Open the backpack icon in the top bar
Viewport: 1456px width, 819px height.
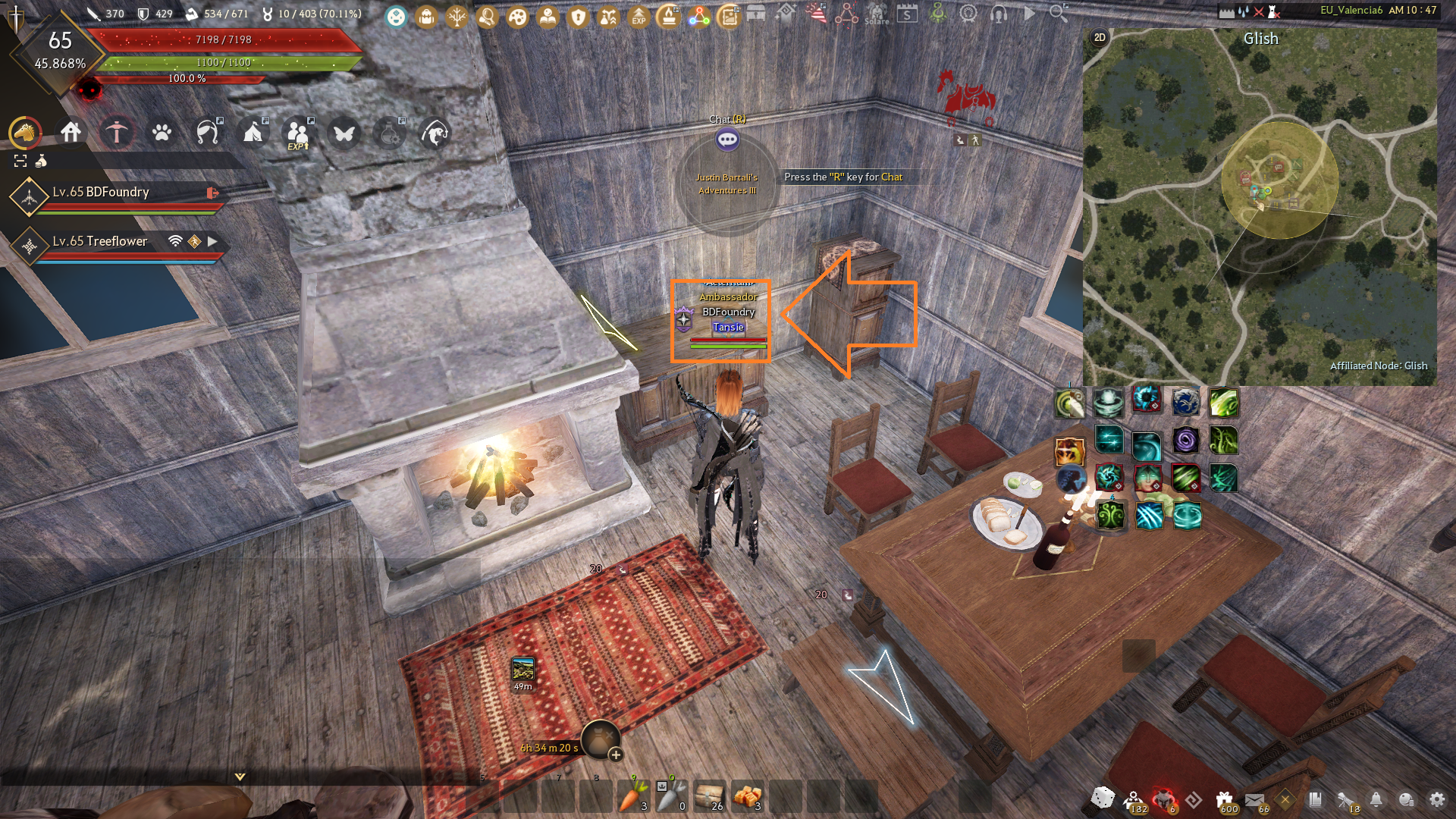click(426, 16)
